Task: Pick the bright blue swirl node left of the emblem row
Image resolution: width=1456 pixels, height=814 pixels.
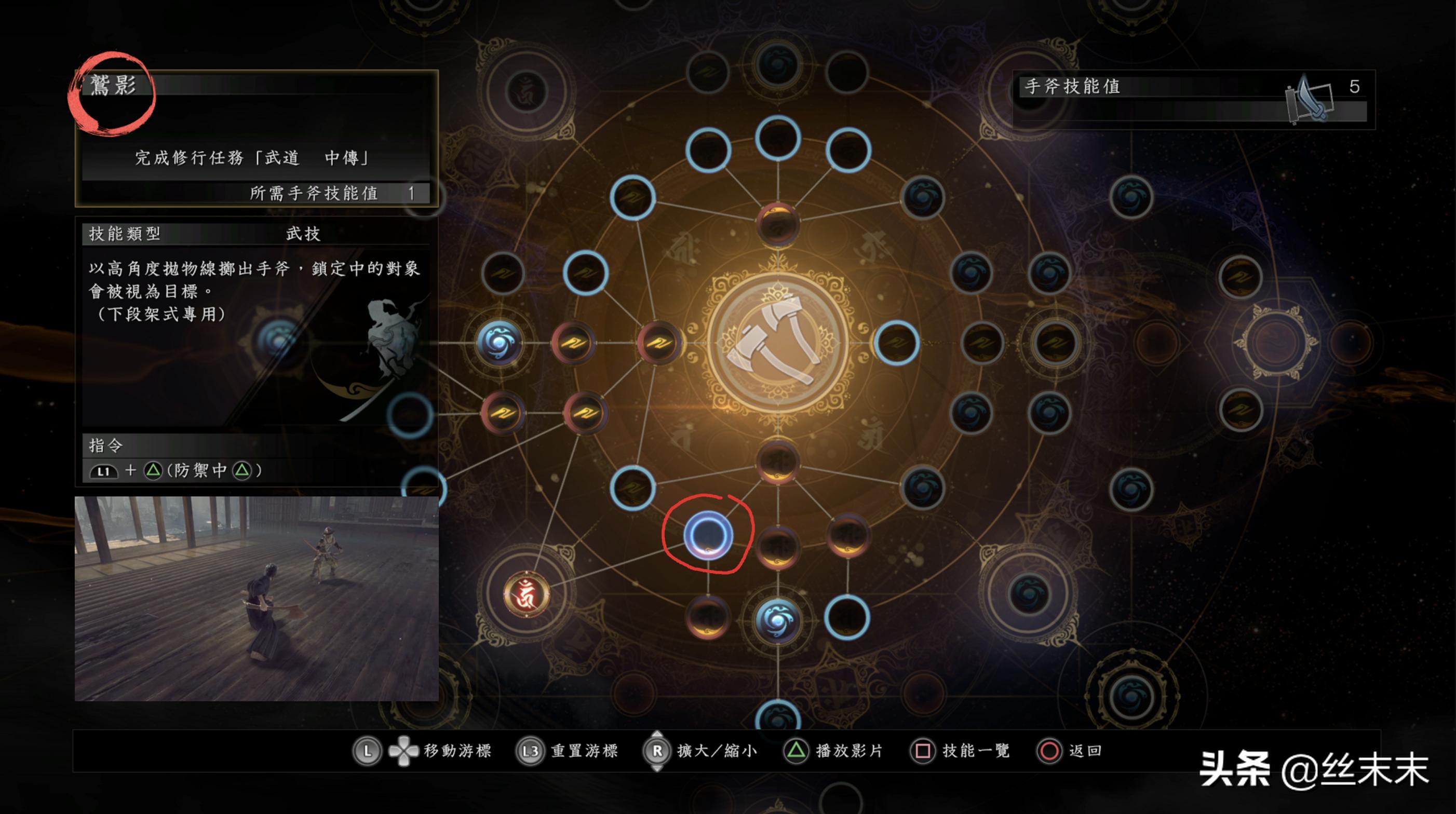Action: (499, 342)
